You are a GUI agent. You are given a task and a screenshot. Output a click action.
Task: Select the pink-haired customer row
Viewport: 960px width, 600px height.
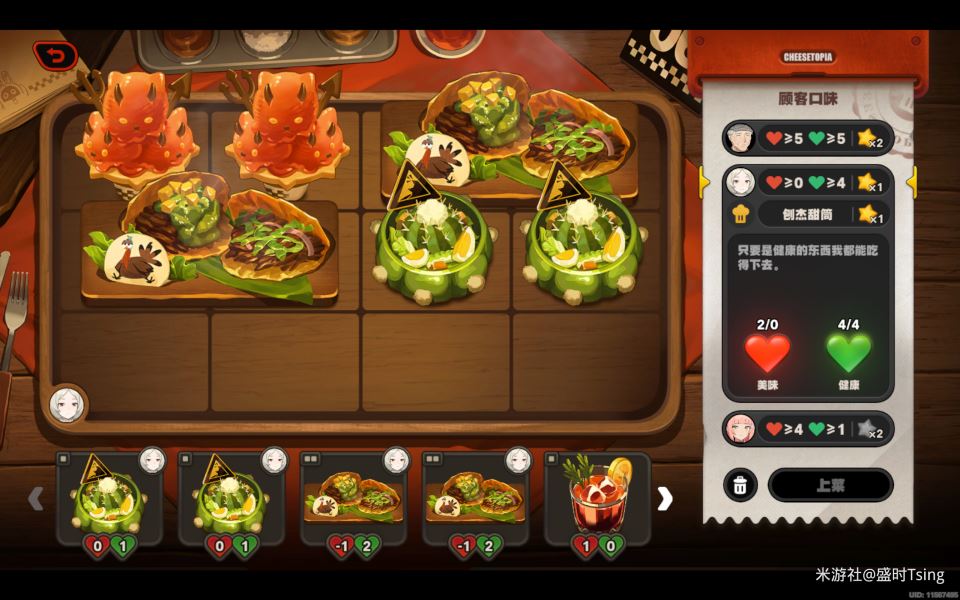(x=807, y=429)
